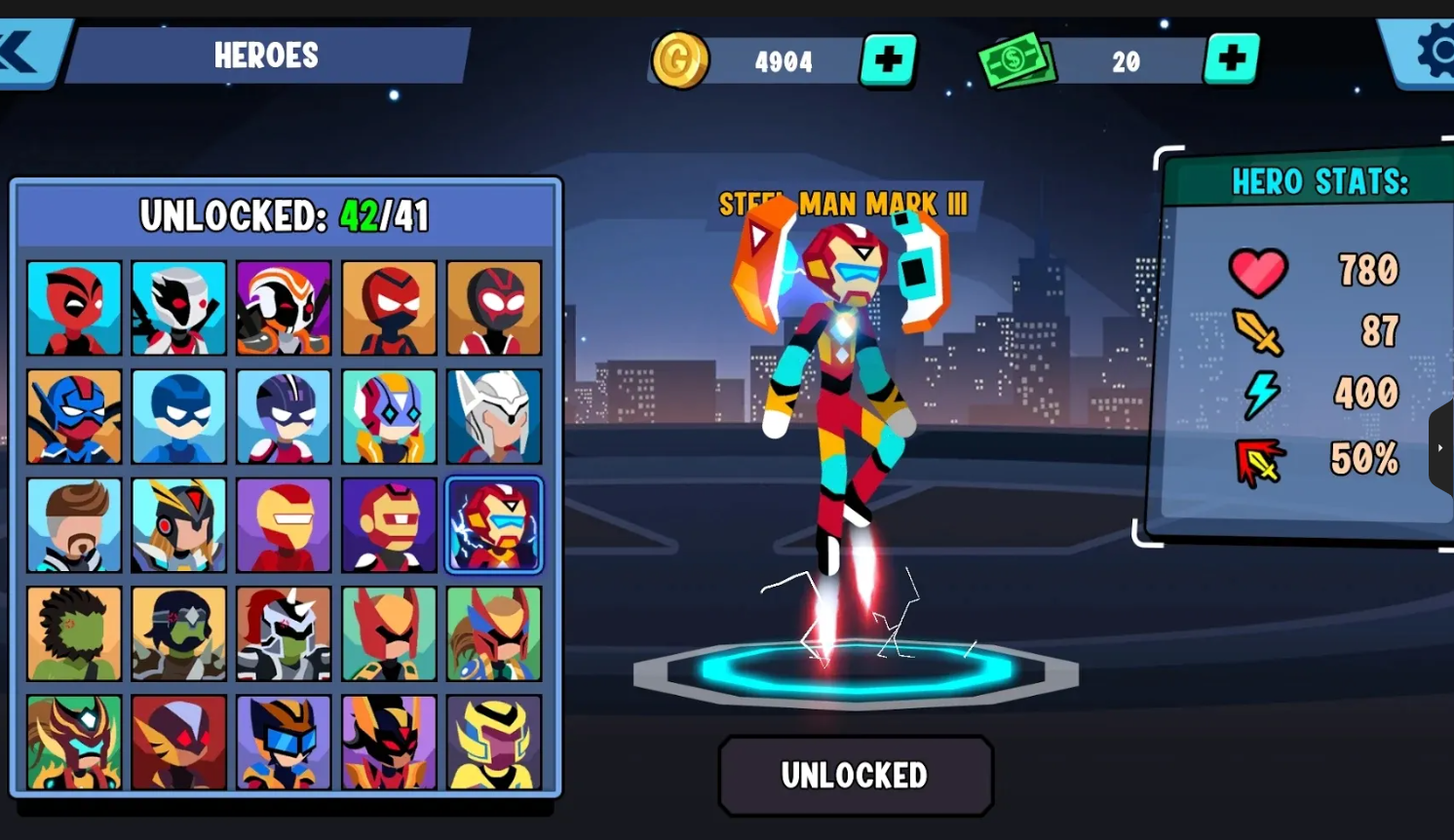This screenshot has height=840, width=1454.
Task: Select the bearded brown-haired hero portrait
Action: (74, 525)
